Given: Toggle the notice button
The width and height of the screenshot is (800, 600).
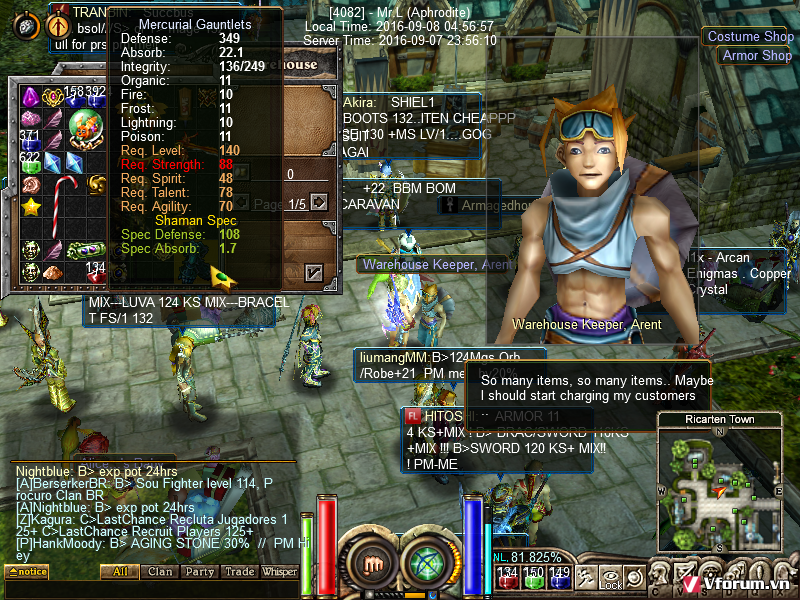Looking at the screenshot, I should coord(26,572).
